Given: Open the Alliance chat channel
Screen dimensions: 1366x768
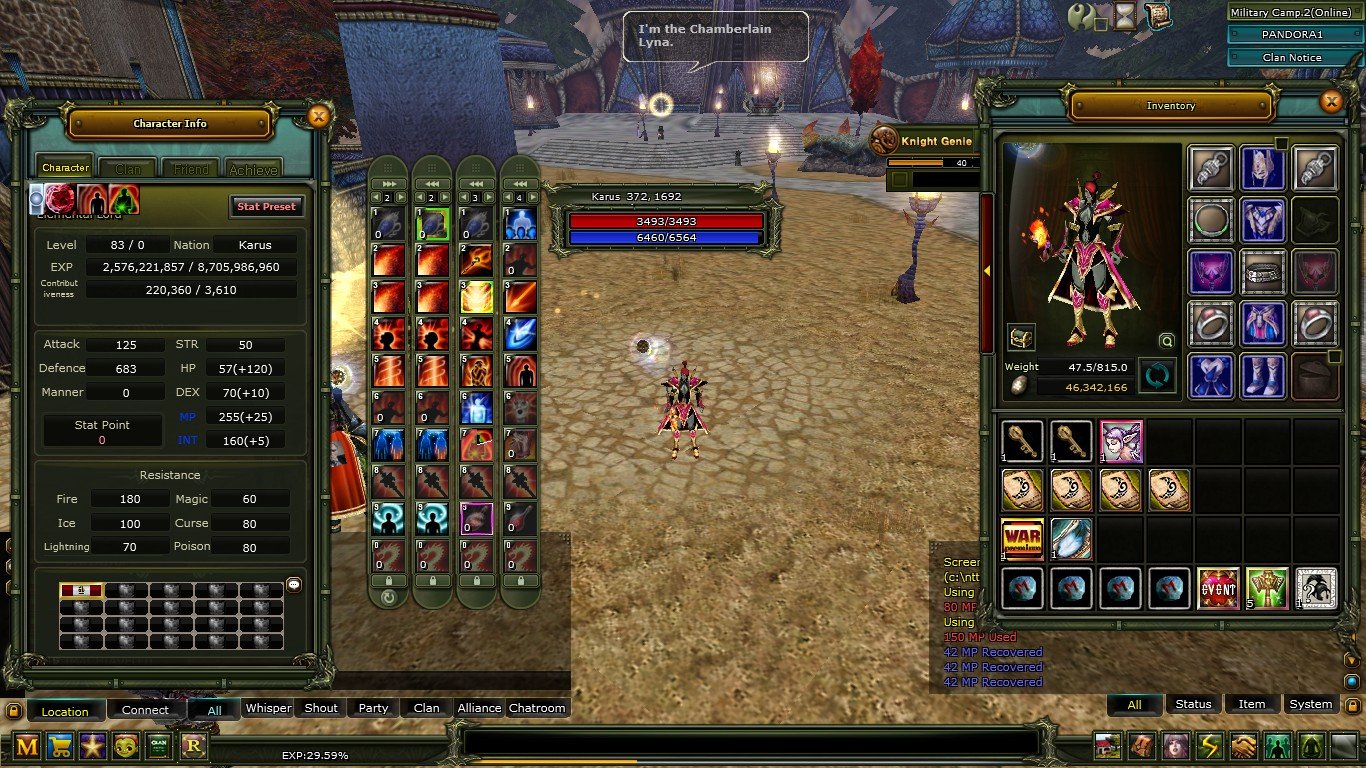Looking at the screenshot, I should pos(479,708).
